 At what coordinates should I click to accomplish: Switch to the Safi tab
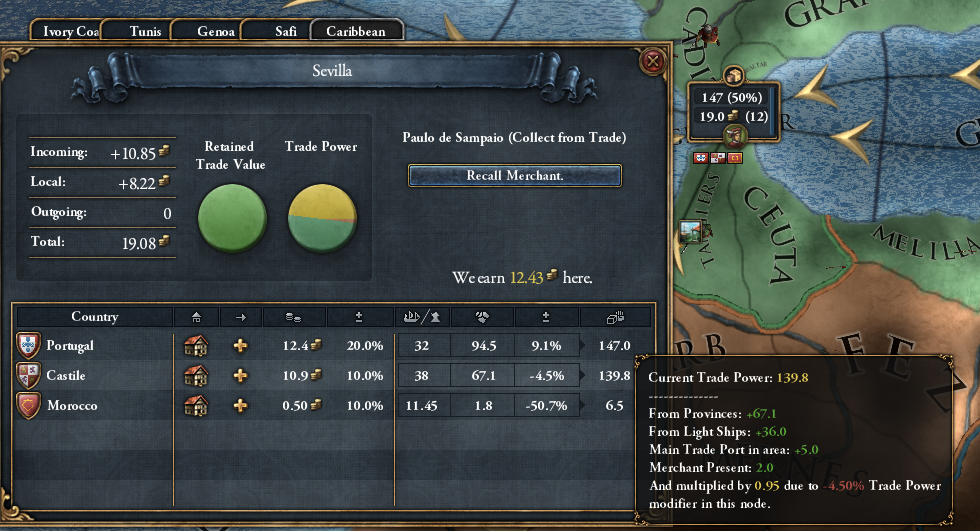[x=286, y=31]
